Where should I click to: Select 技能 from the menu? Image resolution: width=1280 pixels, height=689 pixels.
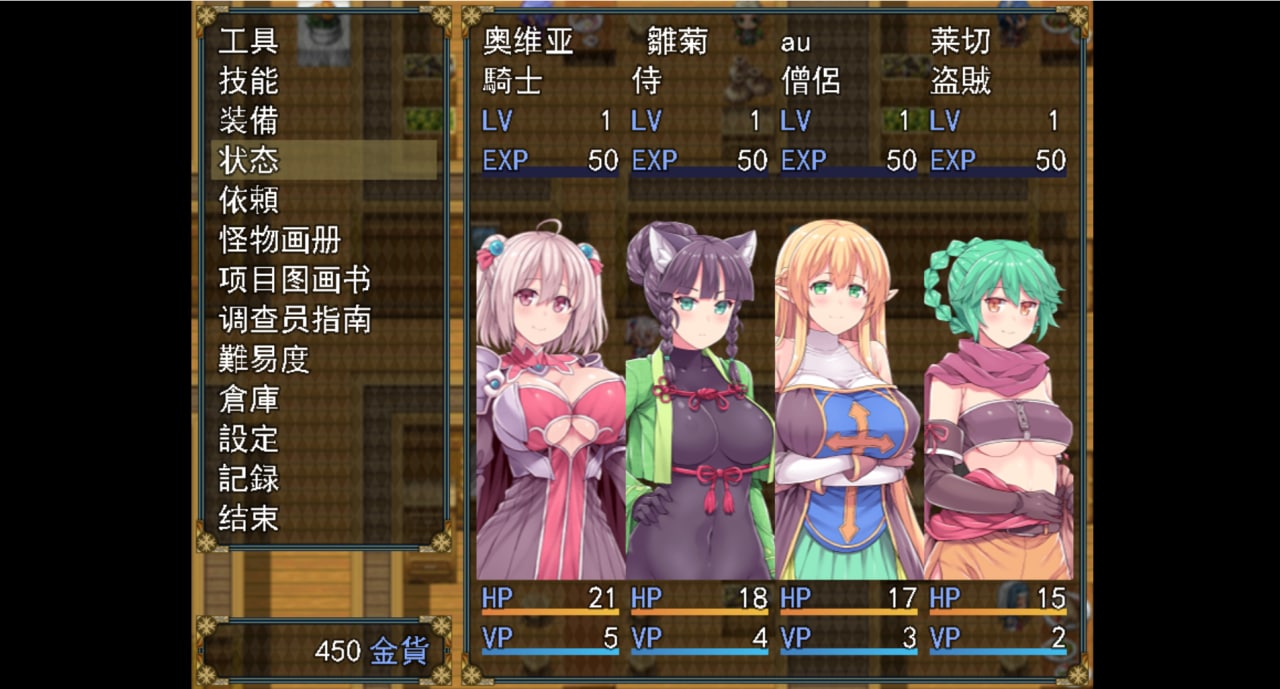[249, 81]
